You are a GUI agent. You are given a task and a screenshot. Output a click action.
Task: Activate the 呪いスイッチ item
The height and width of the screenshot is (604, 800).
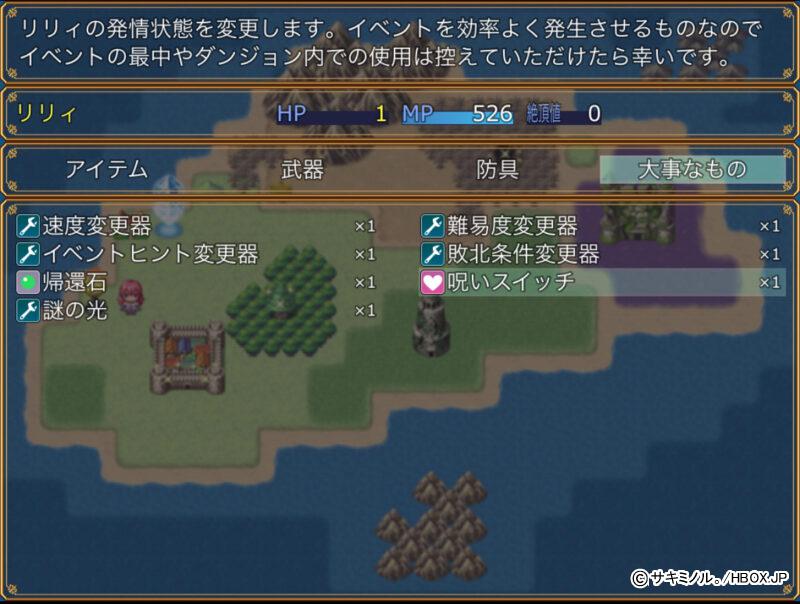[511, 282]
